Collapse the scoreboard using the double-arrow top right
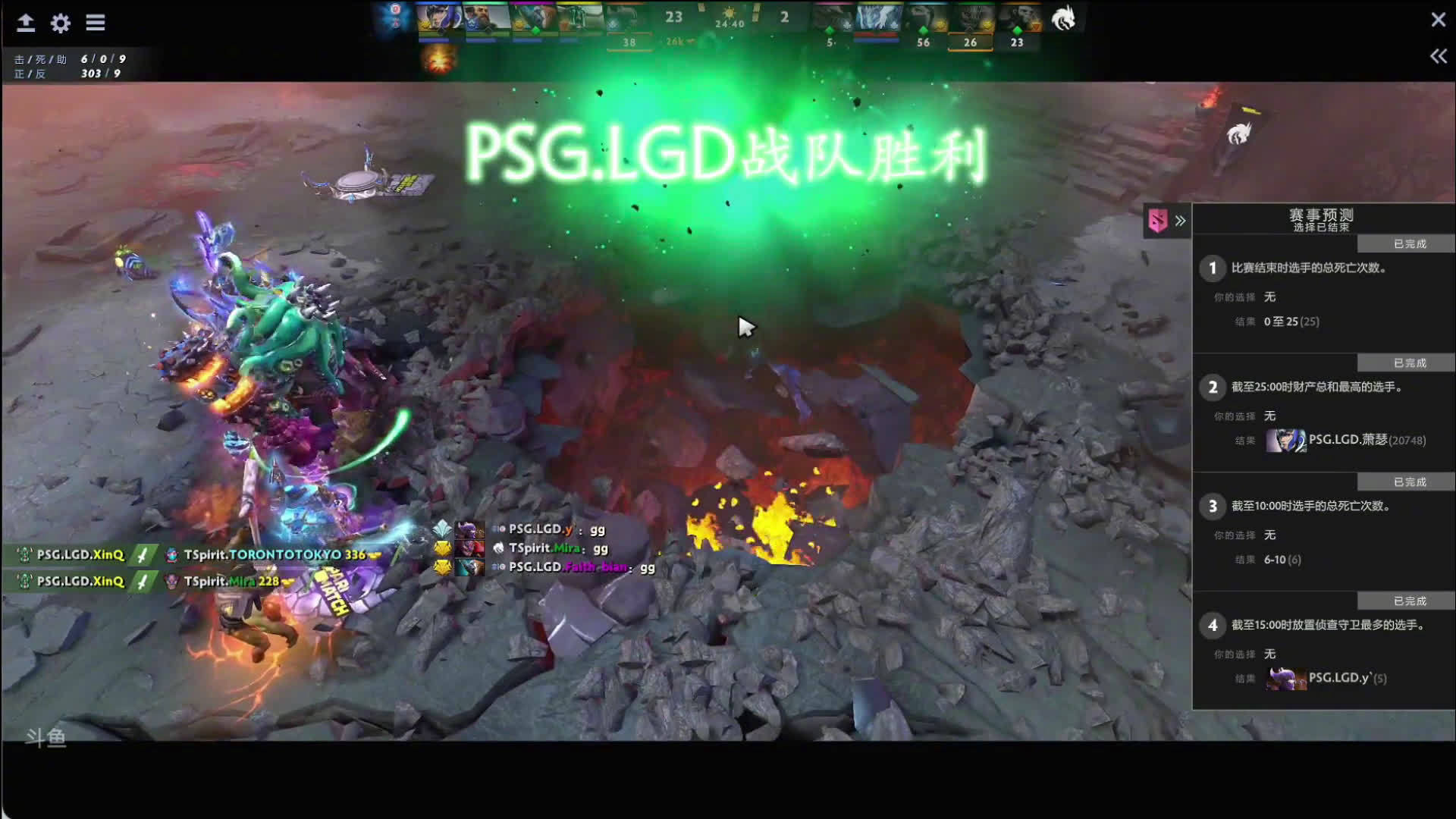The image size is (1456, 819). coord(1436,55)
